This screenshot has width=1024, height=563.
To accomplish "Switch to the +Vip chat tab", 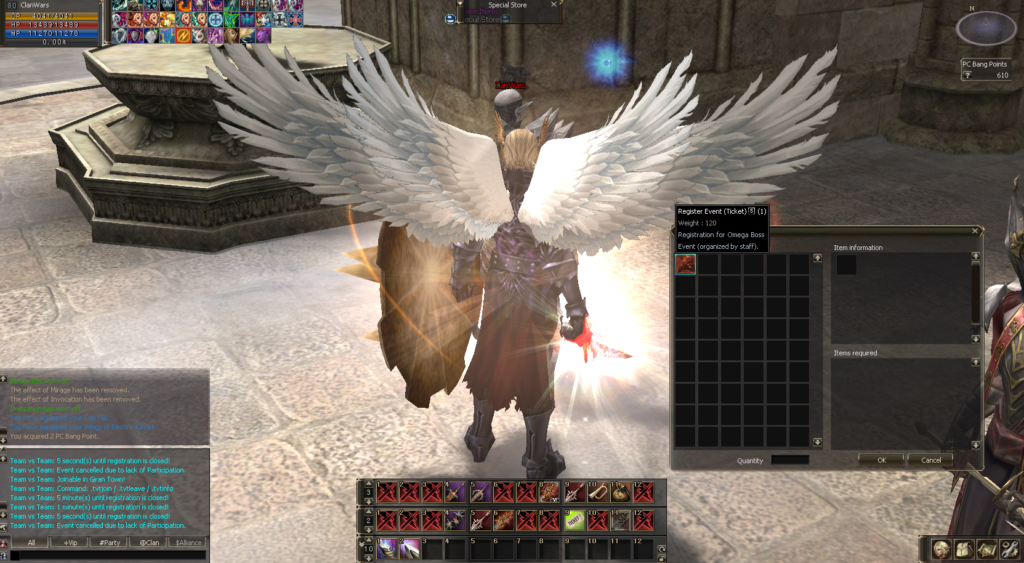I will point(71,542).
